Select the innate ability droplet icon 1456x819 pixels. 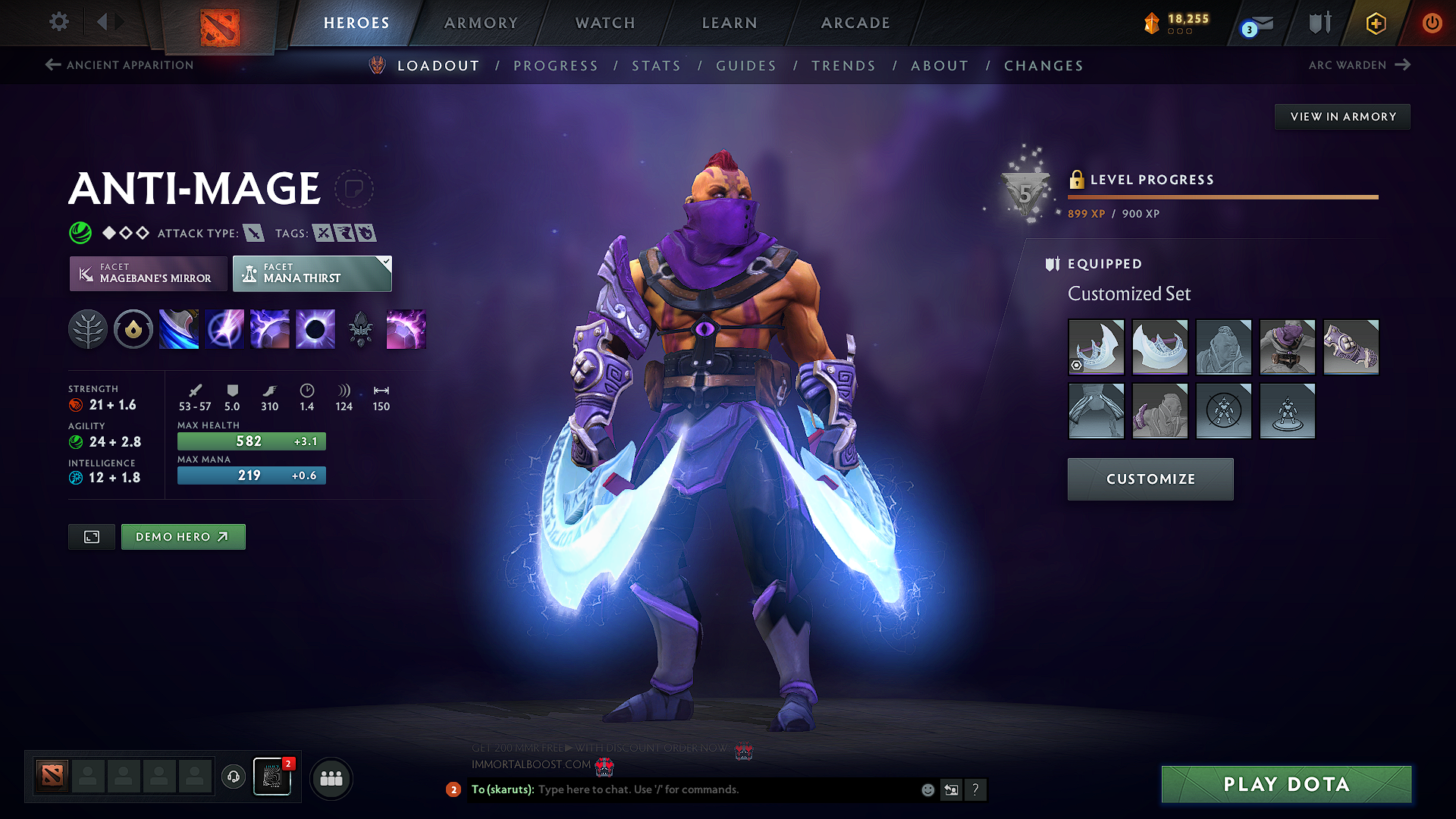133,328
